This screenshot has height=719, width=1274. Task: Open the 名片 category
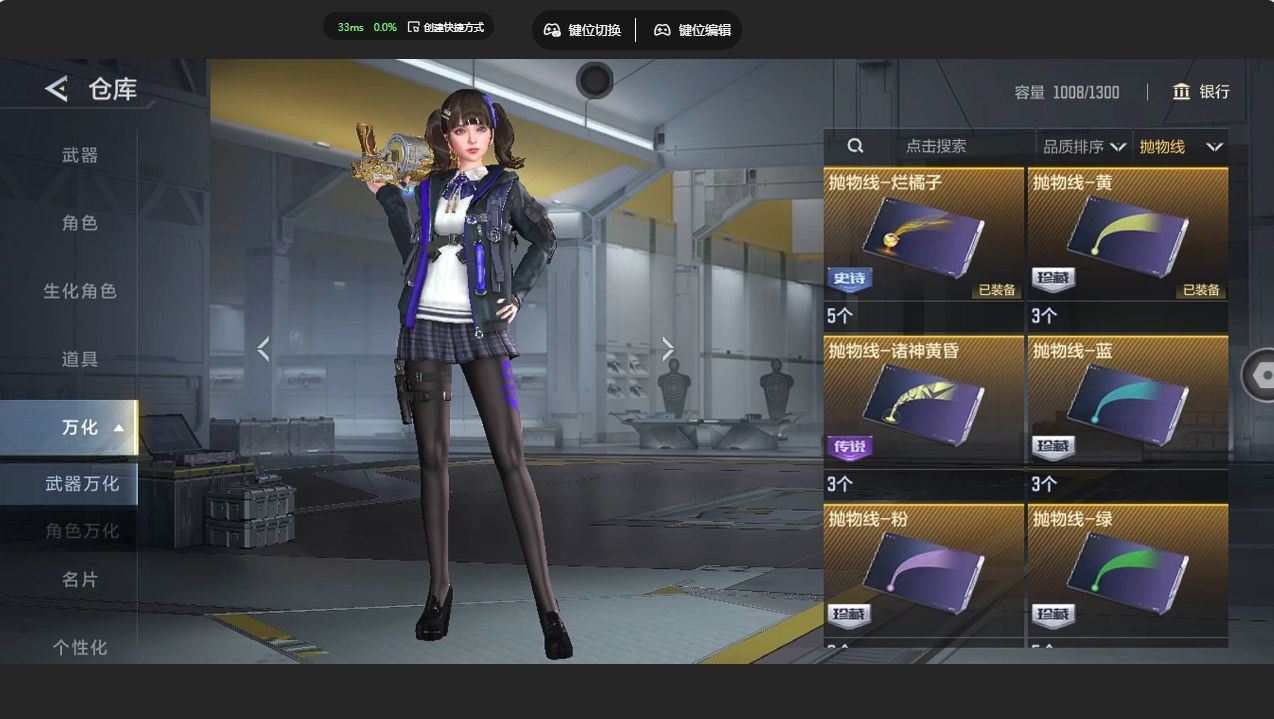point(80,579)
